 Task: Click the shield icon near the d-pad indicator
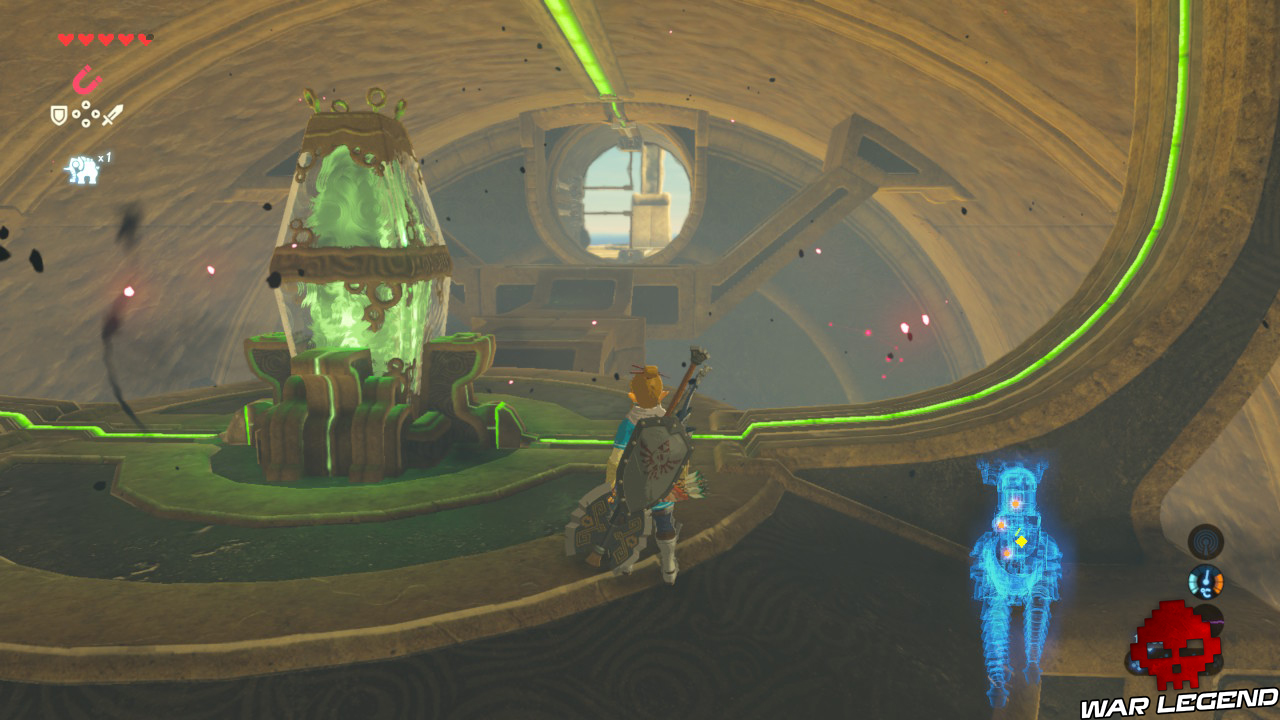pyautogui.click(x=59, y=113)
